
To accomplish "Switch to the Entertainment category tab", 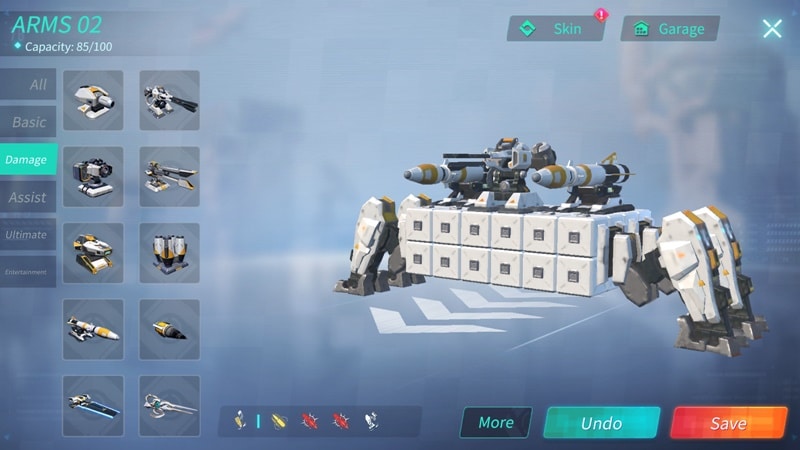I will pyautogui.click(x=27, y=272).
